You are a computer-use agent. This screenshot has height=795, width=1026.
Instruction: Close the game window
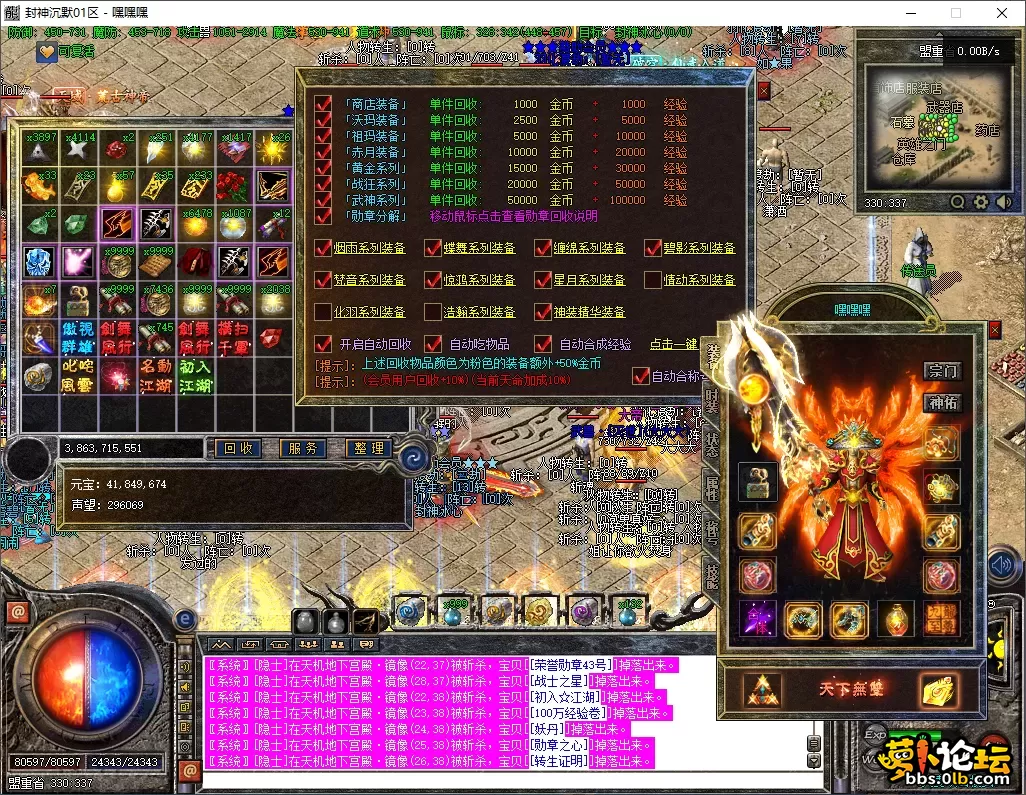coord(1002,14)
